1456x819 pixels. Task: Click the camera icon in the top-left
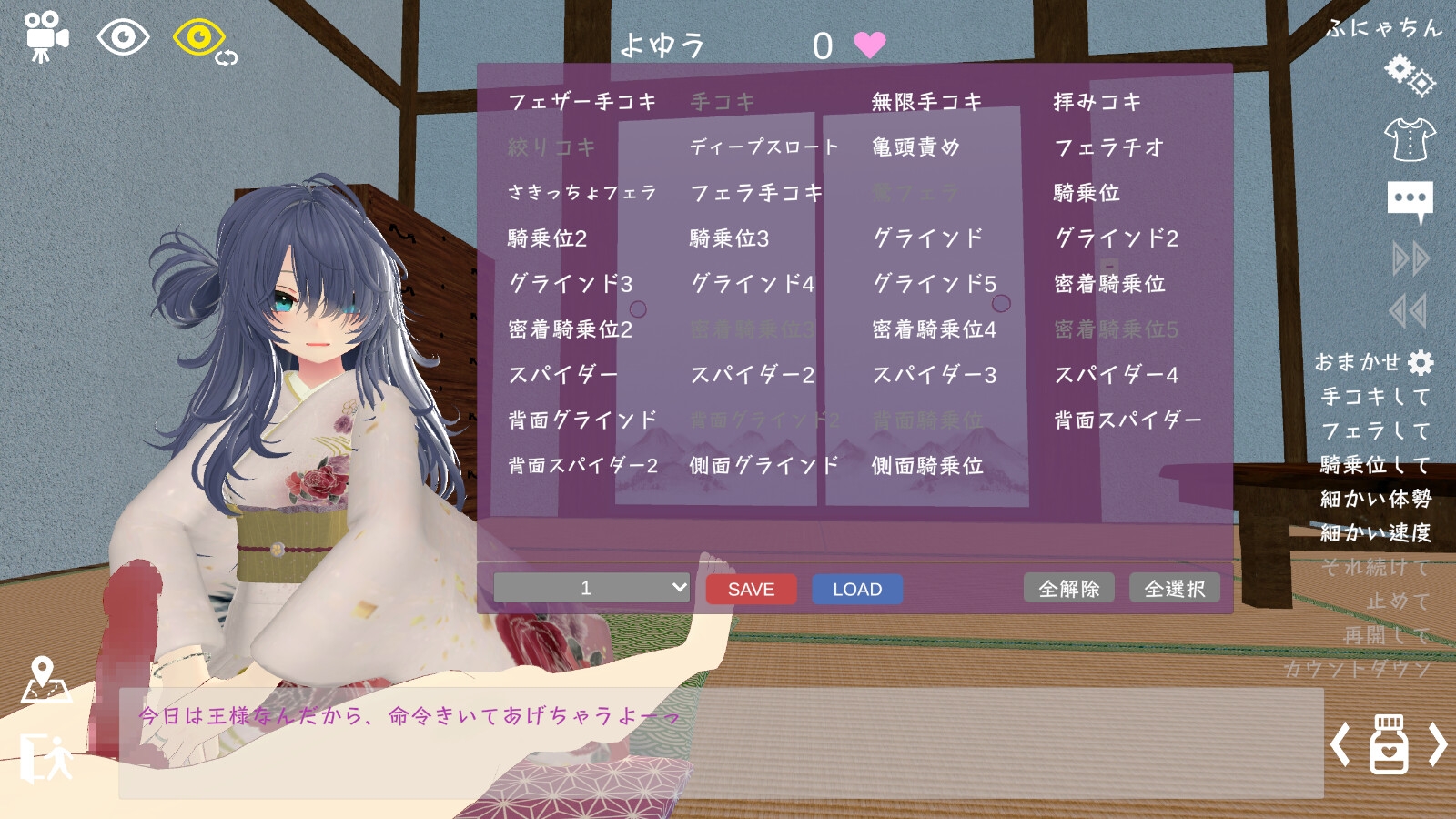coord(47,35)
